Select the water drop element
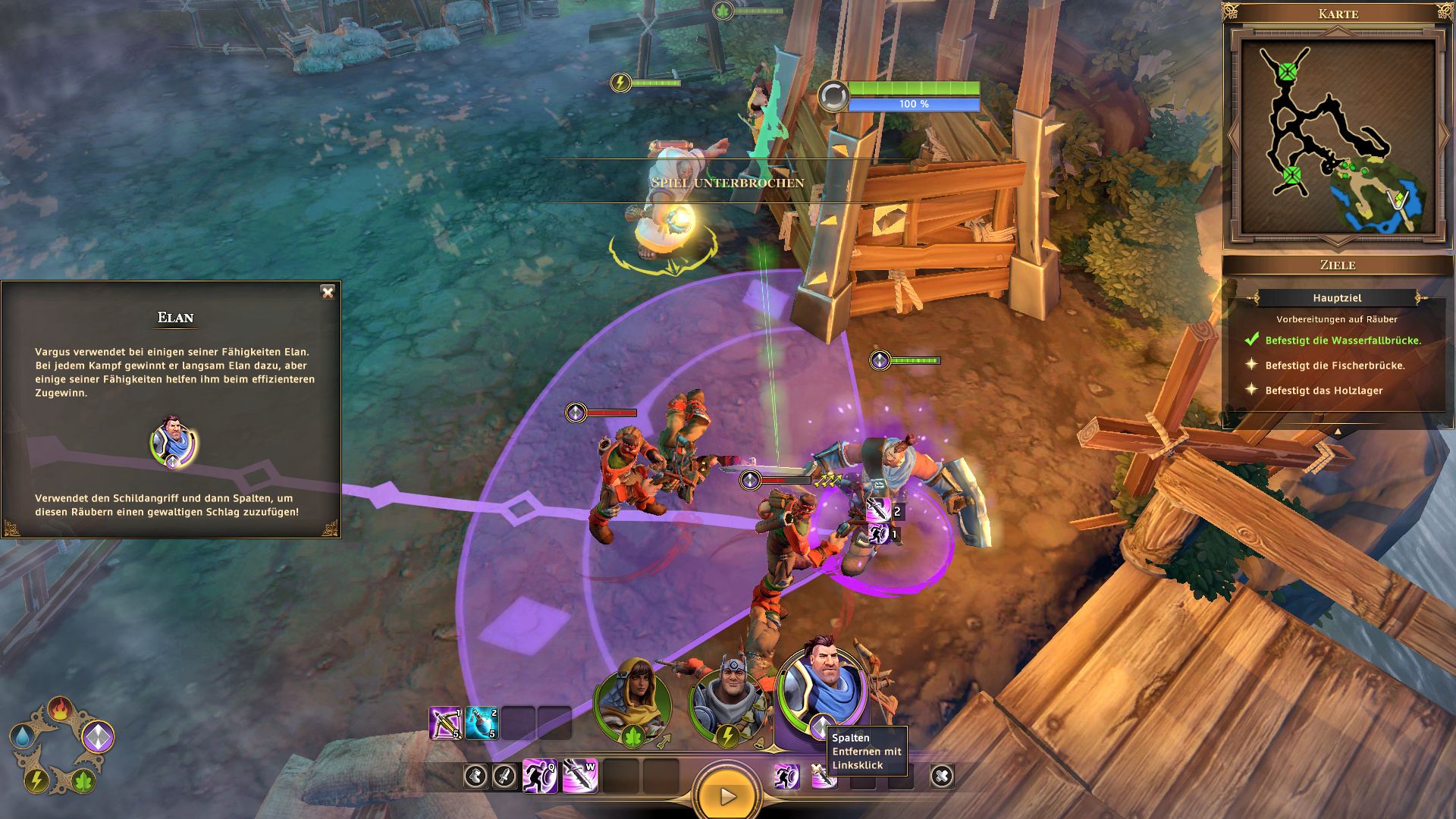 tap(22, 736)
